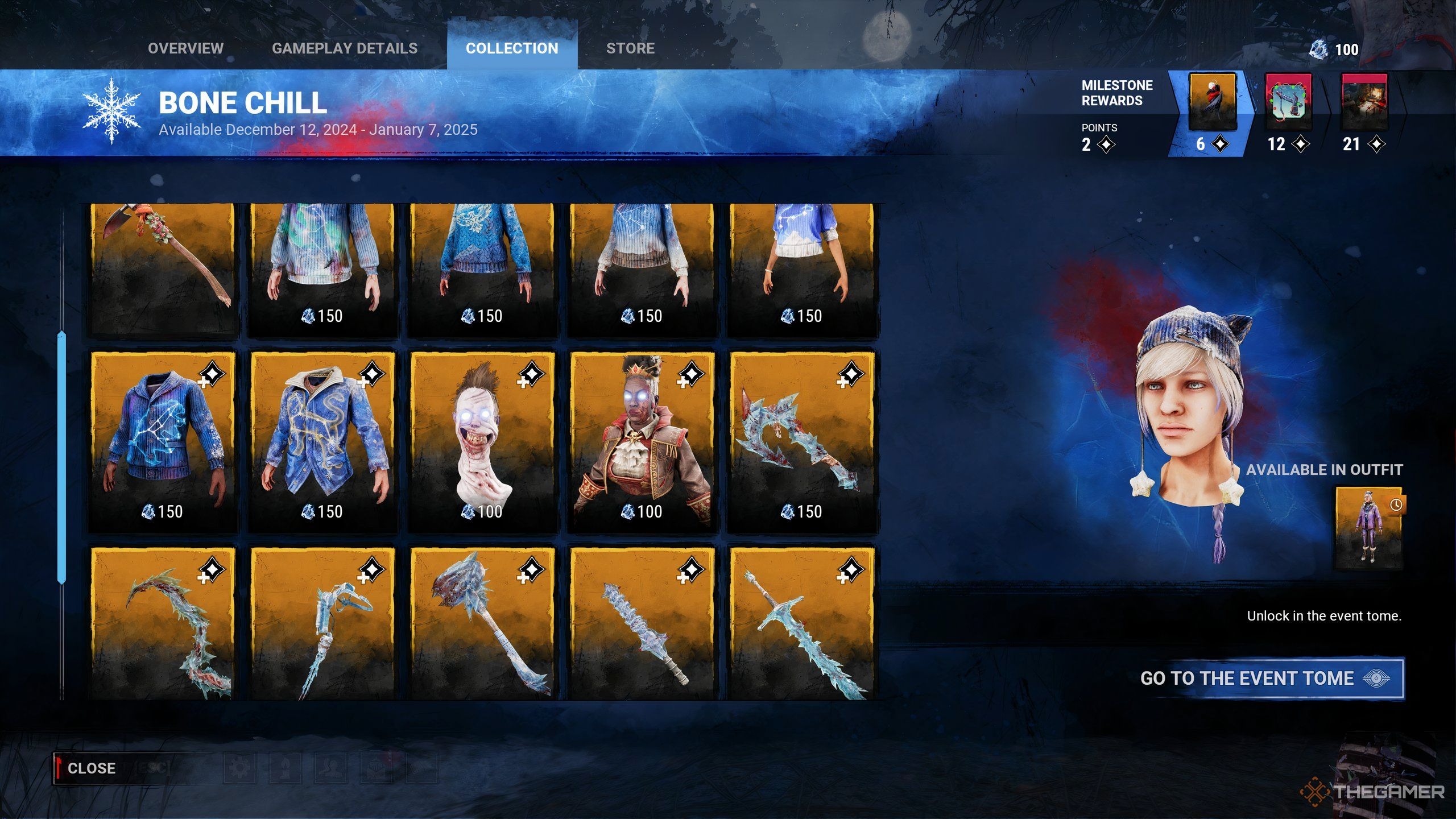
Task: Select the 6-point milestone reward
Action: tap(1212, 102)
